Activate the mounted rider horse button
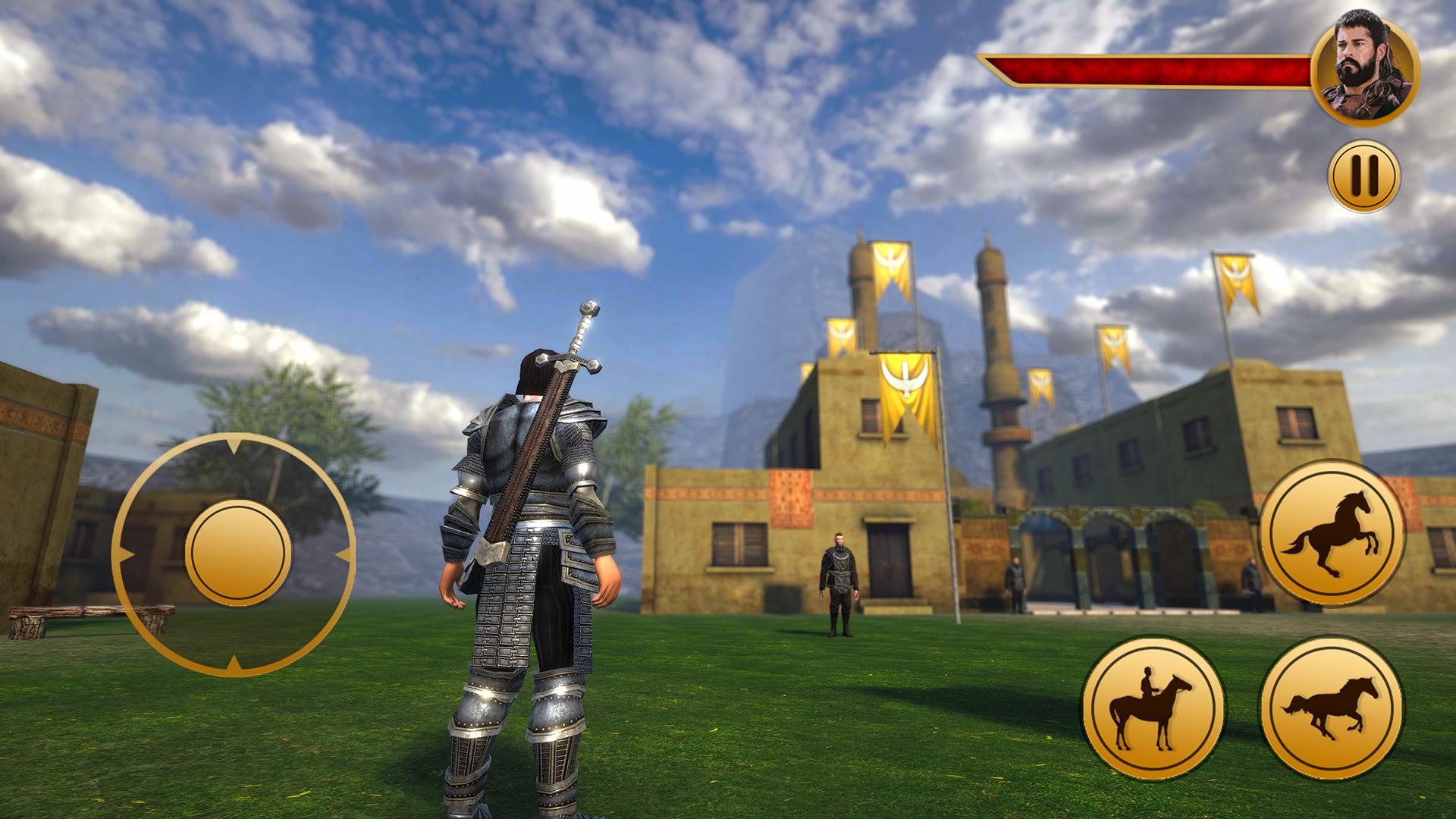The height and width of the screenshot is (819, 1456). tap(1153, 708)
